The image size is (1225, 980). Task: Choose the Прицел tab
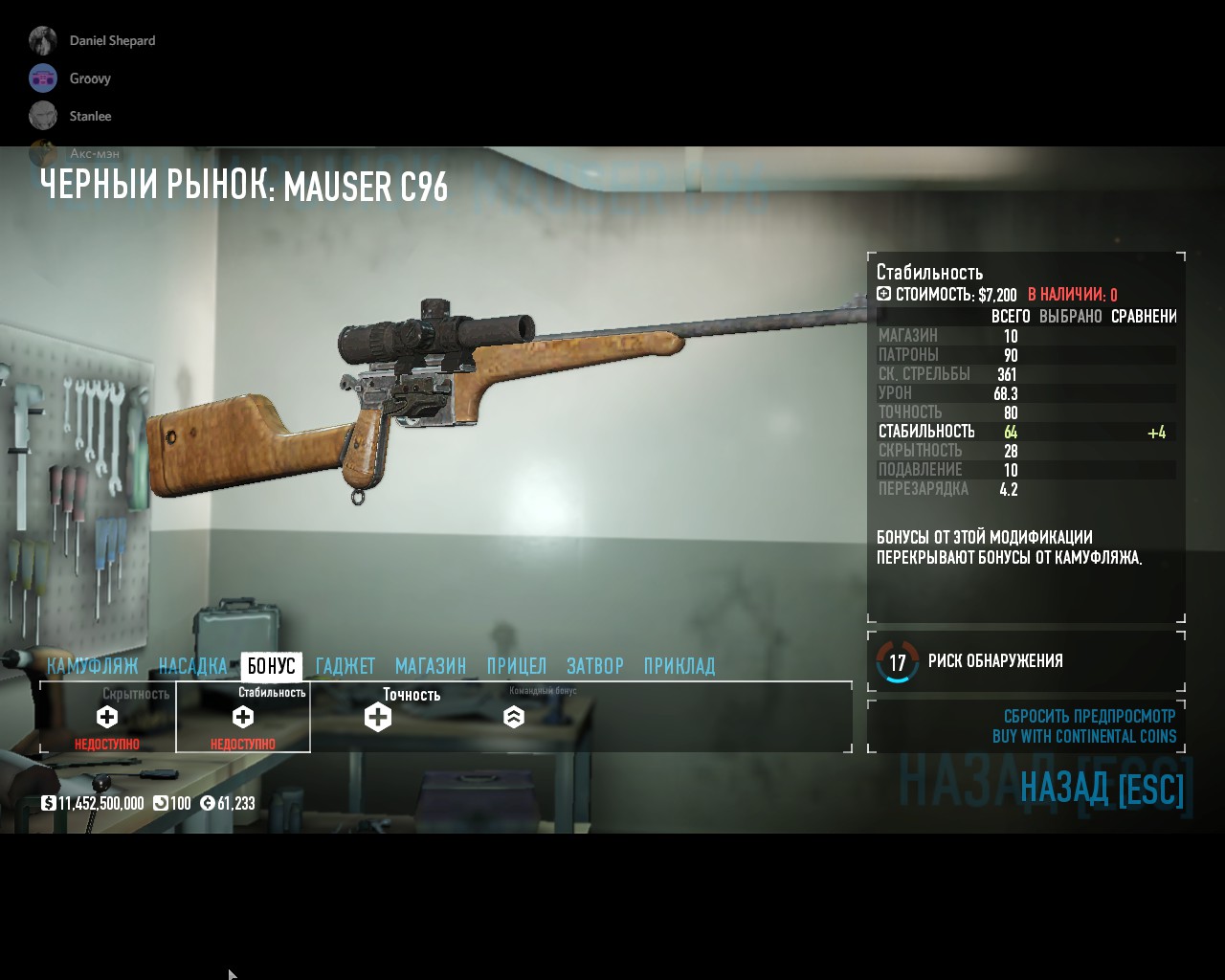tap(517, 666)
